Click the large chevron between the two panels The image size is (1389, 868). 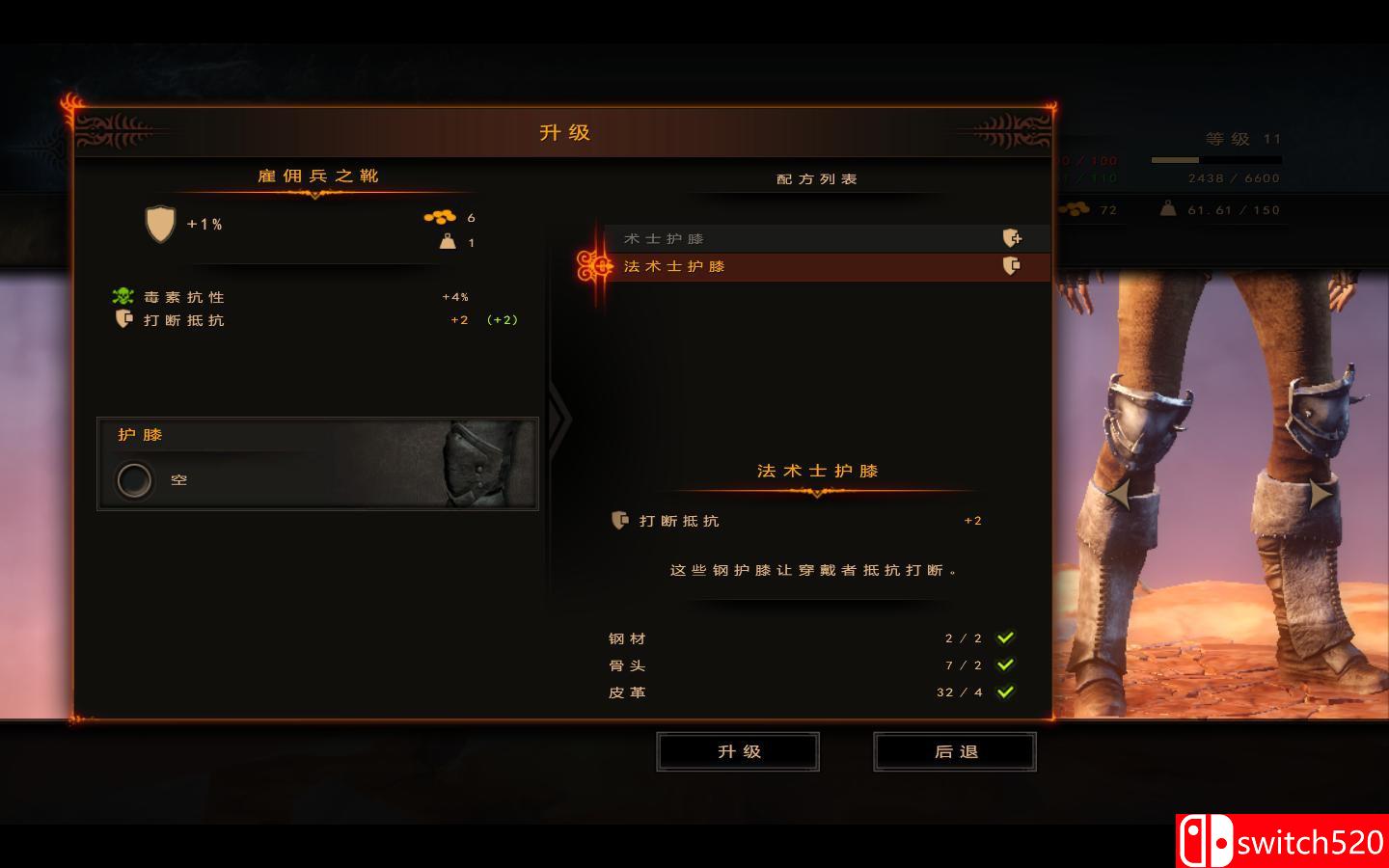pos(559,420)
